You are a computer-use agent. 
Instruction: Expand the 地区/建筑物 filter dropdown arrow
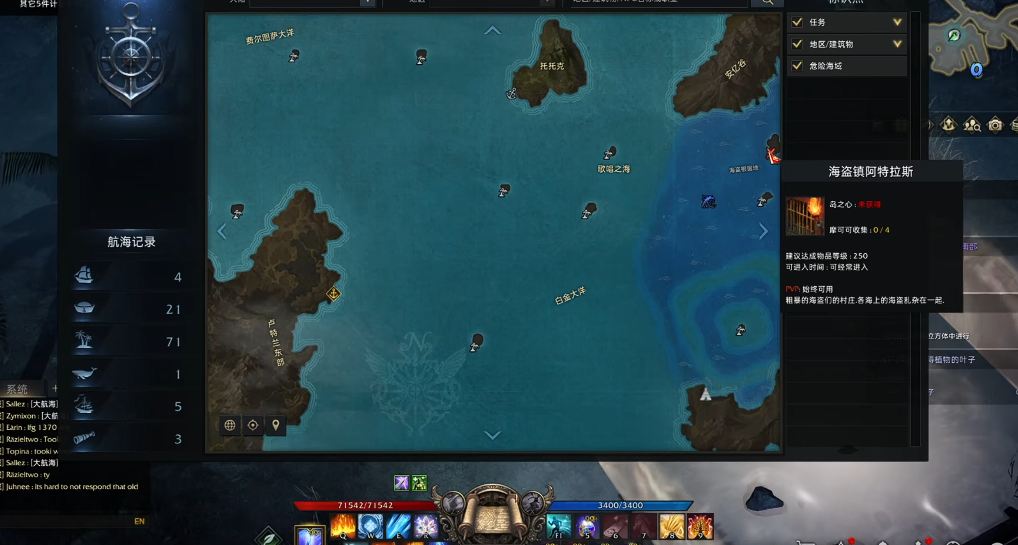coord(897,44)
